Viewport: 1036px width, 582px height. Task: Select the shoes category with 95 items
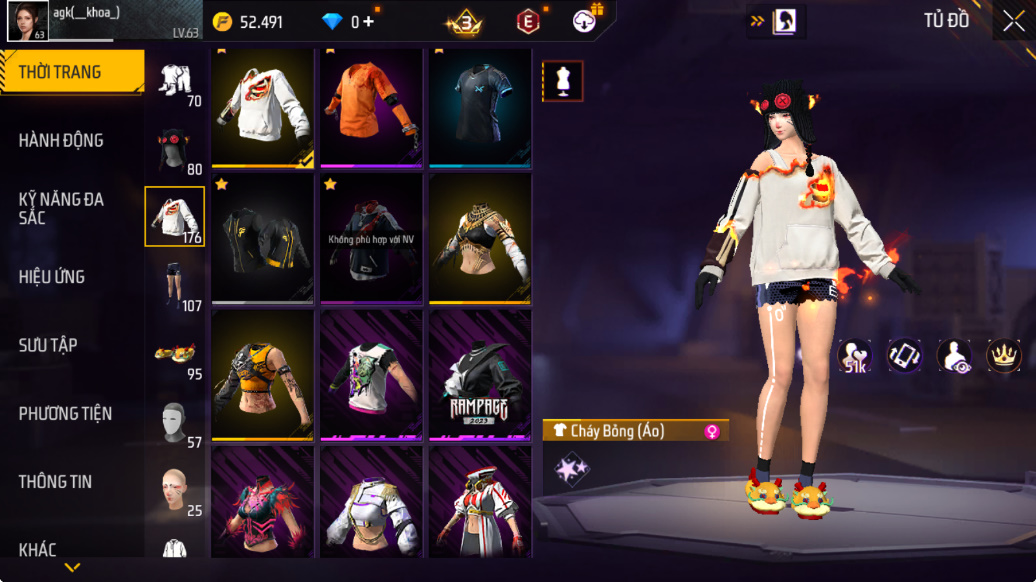174,355
